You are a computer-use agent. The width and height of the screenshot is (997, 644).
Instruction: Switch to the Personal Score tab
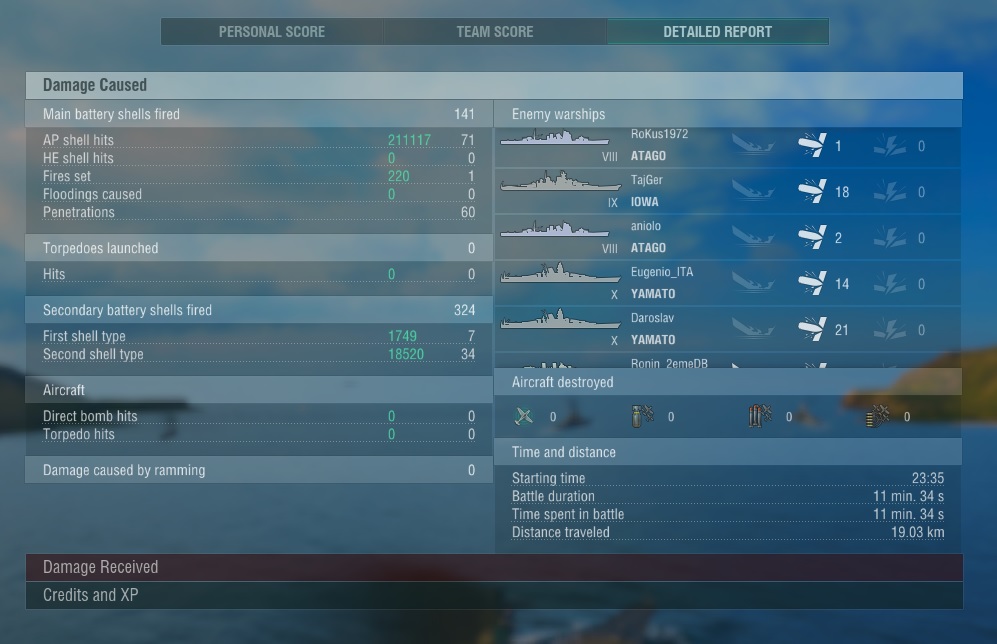tap(272, 32)
